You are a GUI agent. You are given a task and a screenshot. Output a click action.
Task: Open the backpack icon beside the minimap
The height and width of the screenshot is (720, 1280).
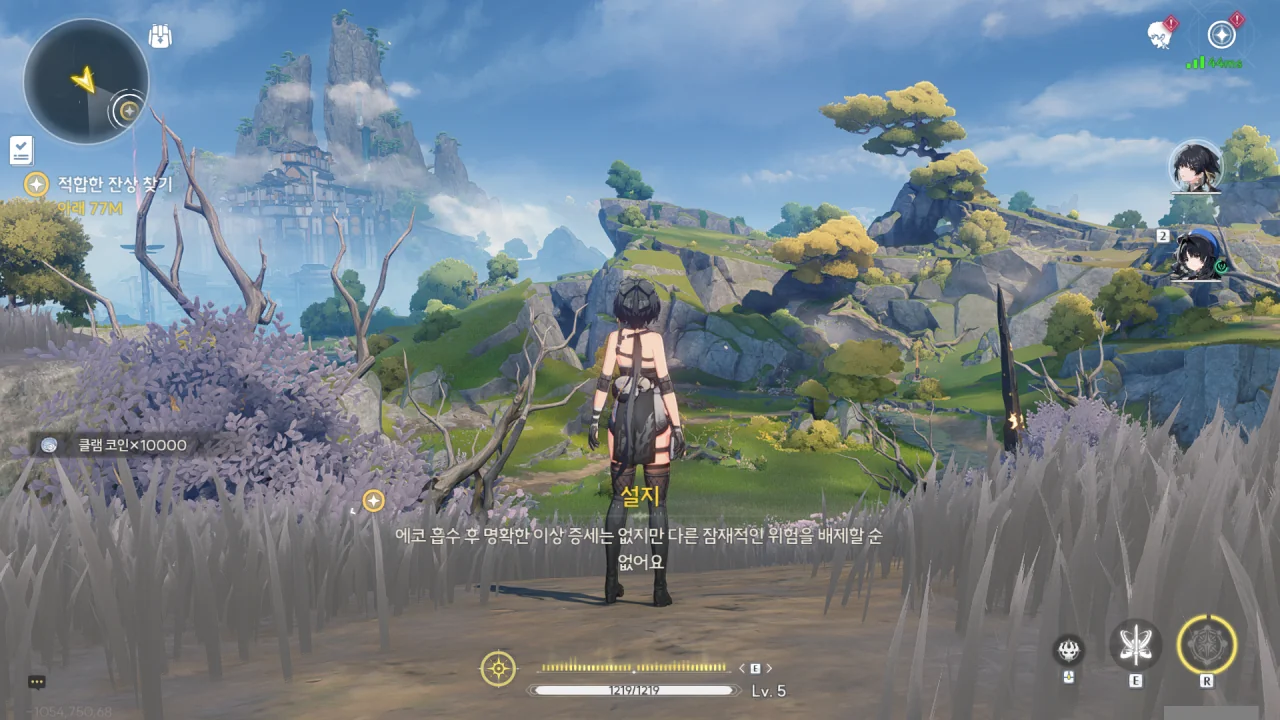160,37
